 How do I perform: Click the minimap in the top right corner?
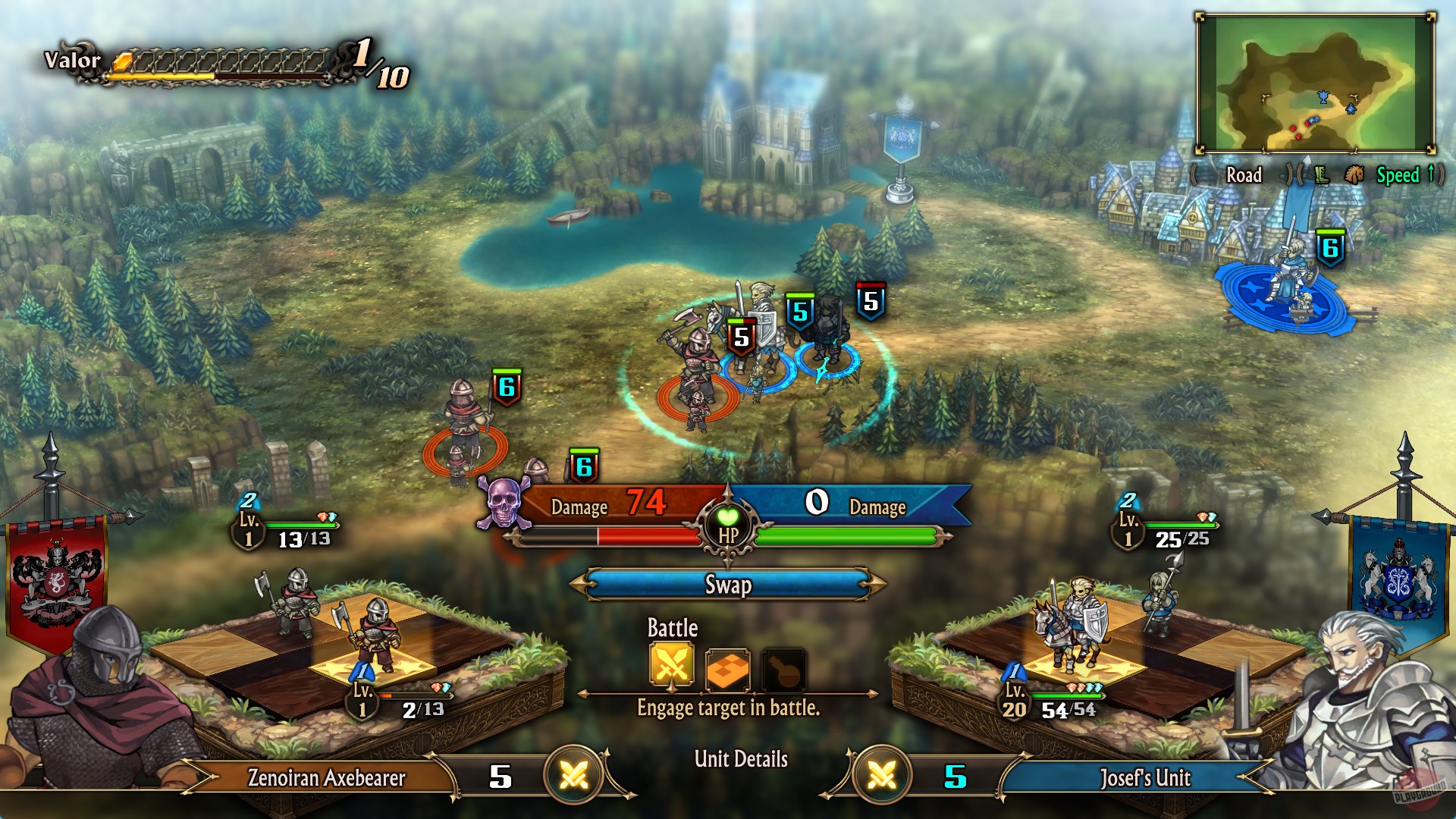[x=1319, y=83]
